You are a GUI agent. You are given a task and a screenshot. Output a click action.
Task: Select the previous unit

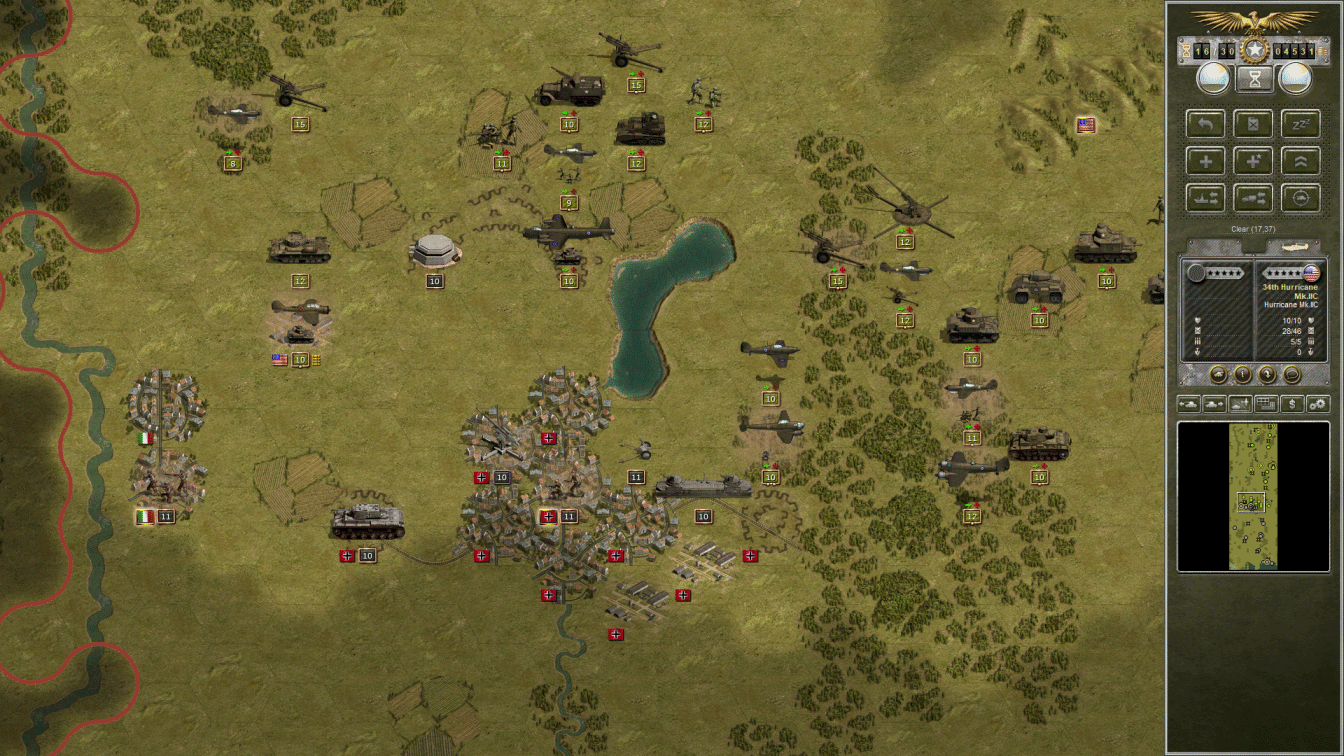(1188, 404)
